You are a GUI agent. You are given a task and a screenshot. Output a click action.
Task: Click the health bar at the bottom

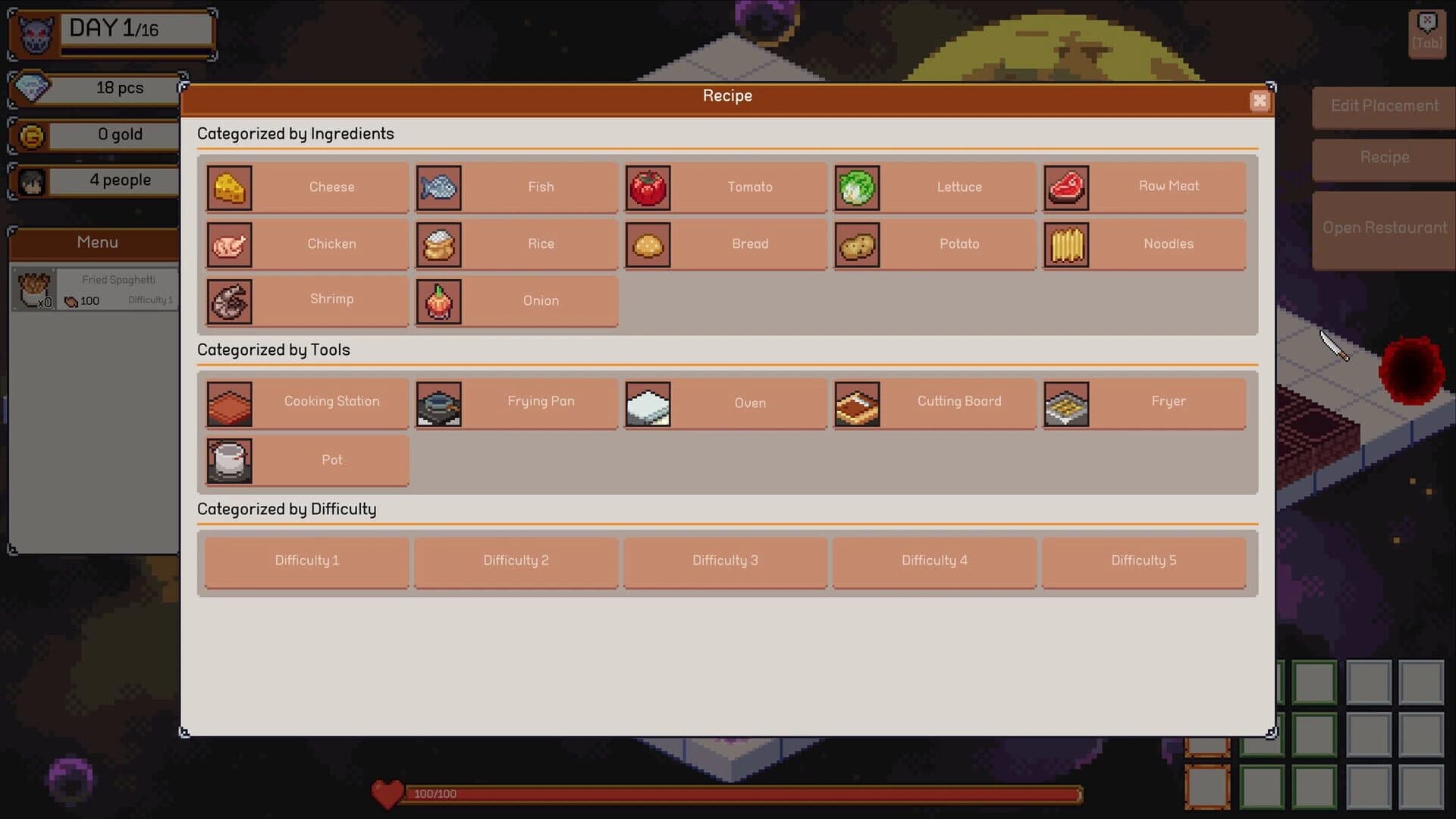[x=739, y=795]
